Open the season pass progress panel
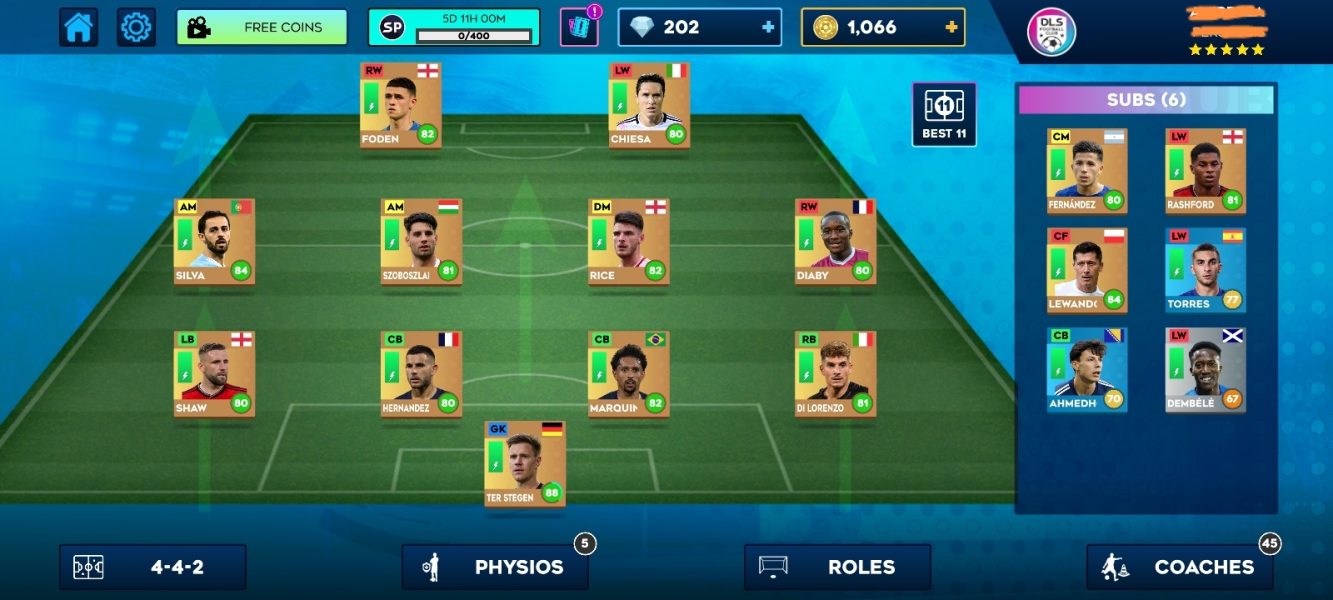 [x=453, y=27]
